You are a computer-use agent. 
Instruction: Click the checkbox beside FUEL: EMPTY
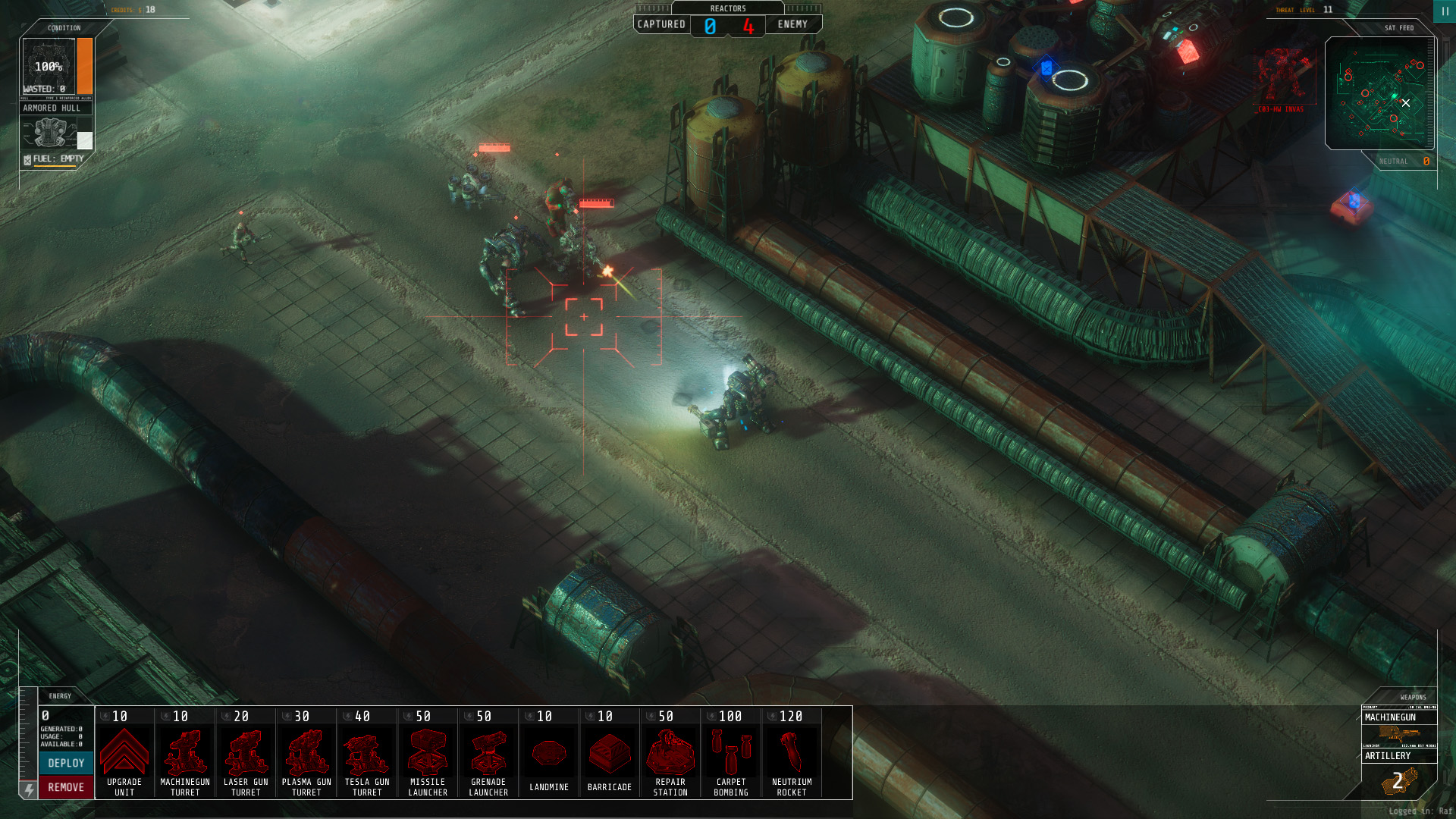[27, 159]
